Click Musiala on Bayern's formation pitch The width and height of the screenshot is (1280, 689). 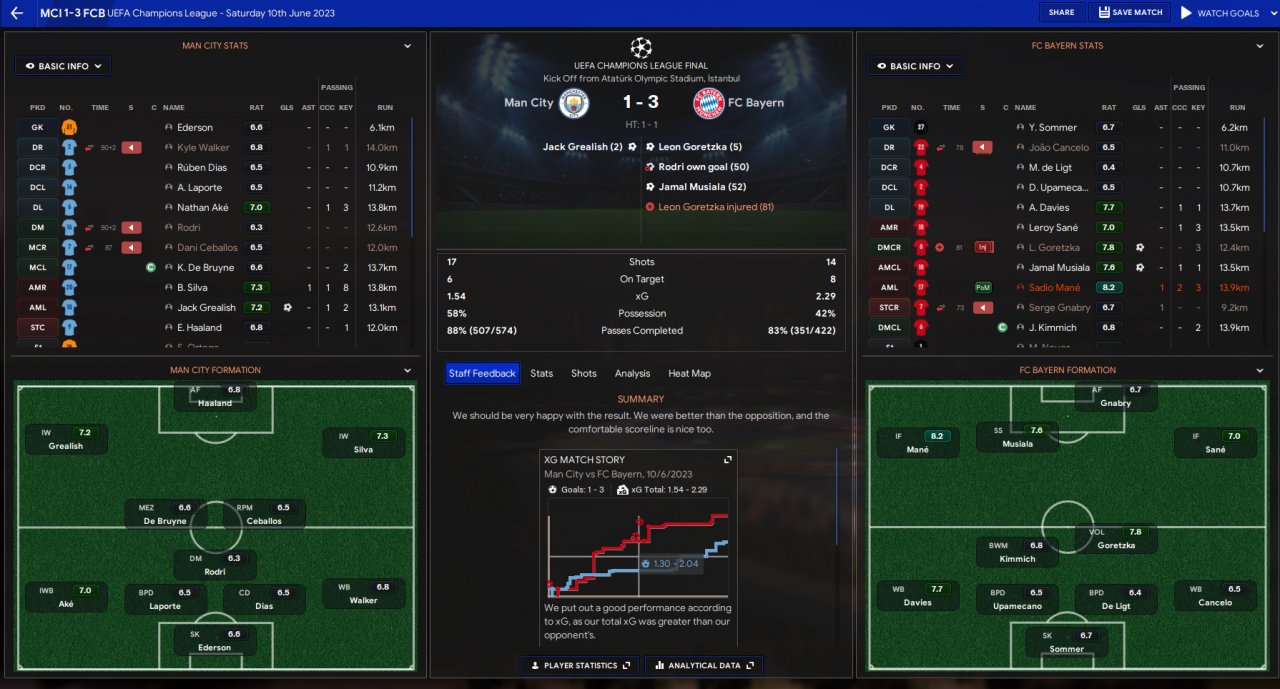(x=1017, y=437)
